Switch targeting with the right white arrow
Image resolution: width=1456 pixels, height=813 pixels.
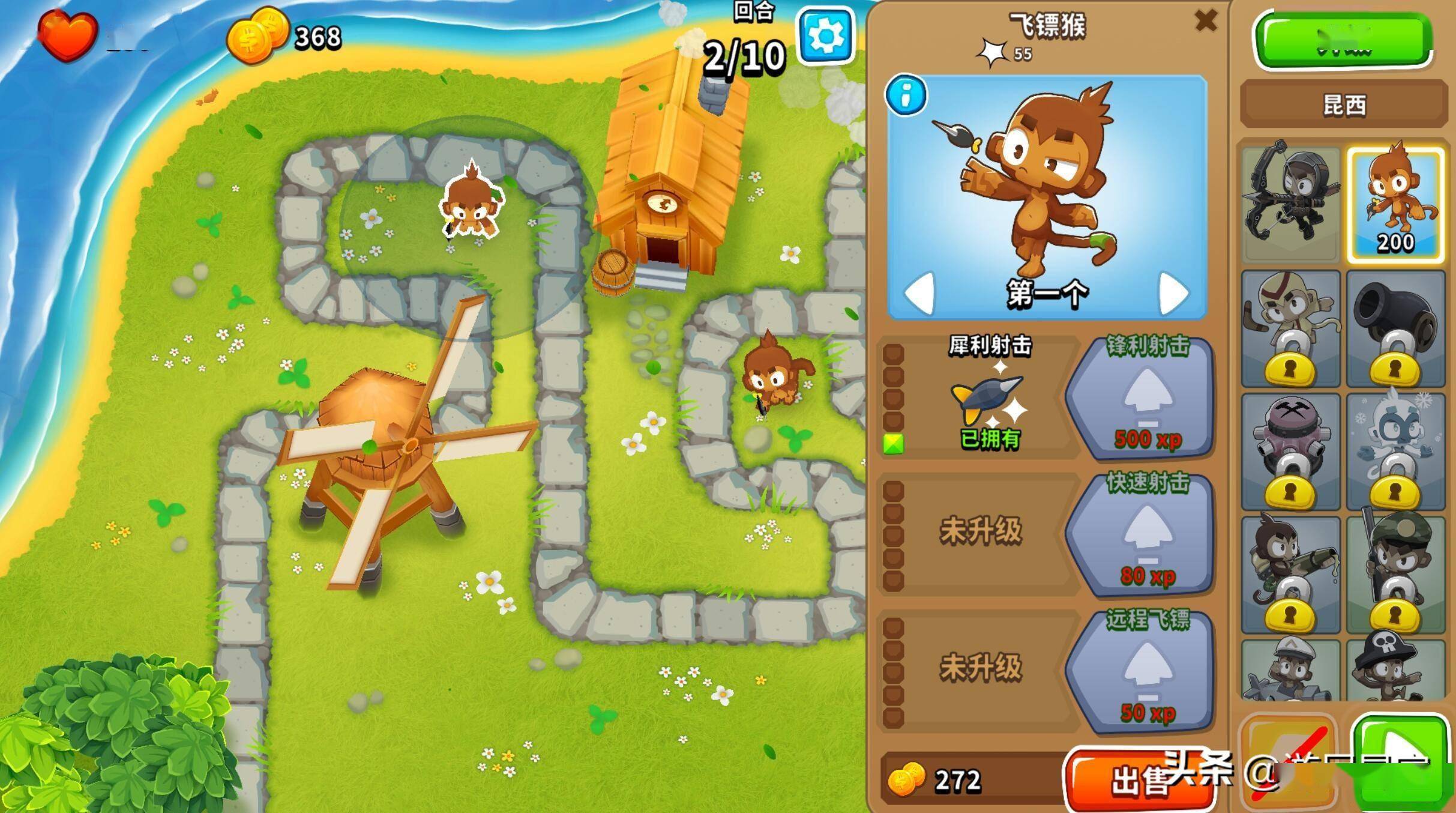(x=1173, y=294)
